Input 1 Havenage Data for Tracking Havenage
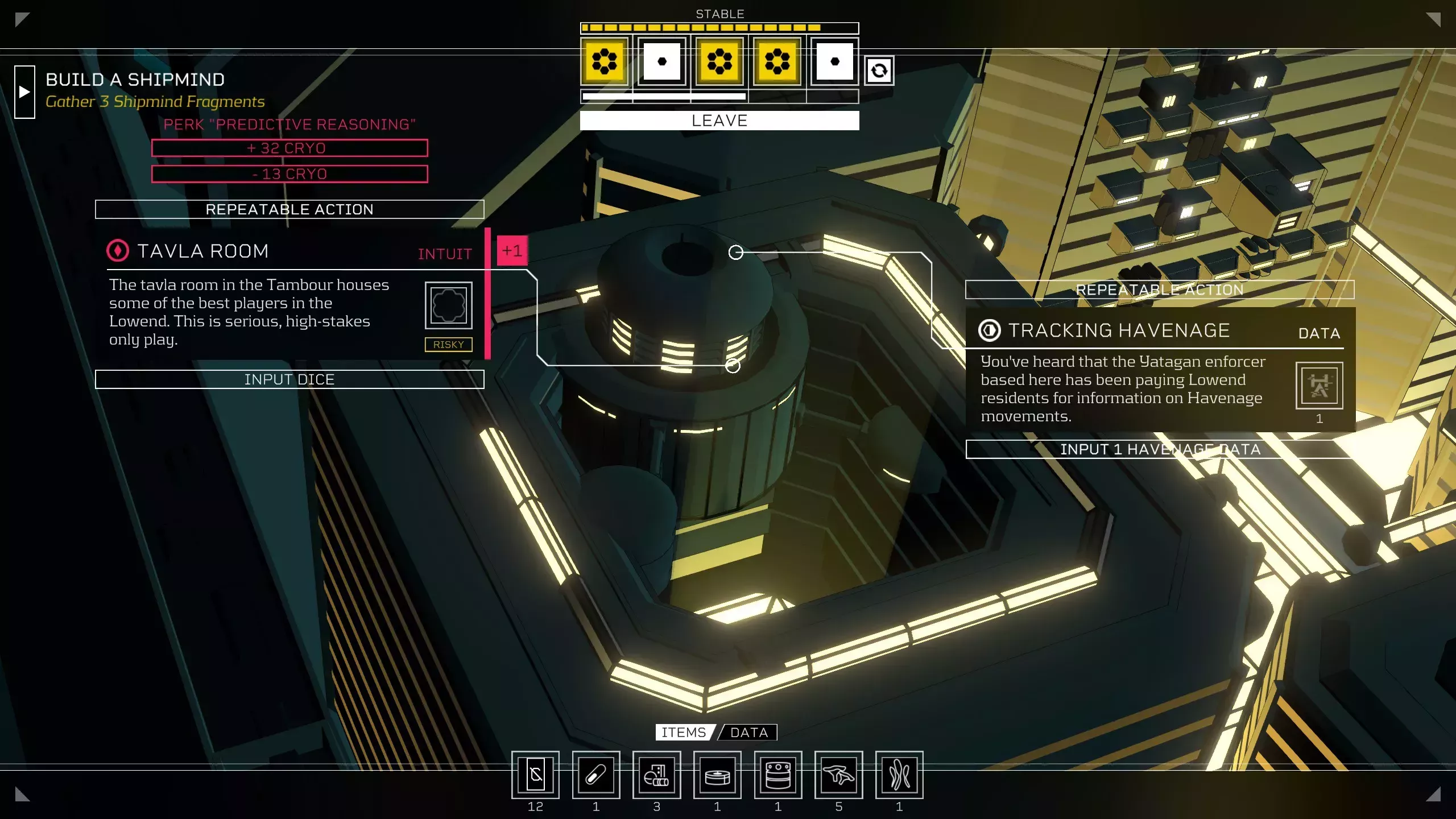 tap(1160, 449)
